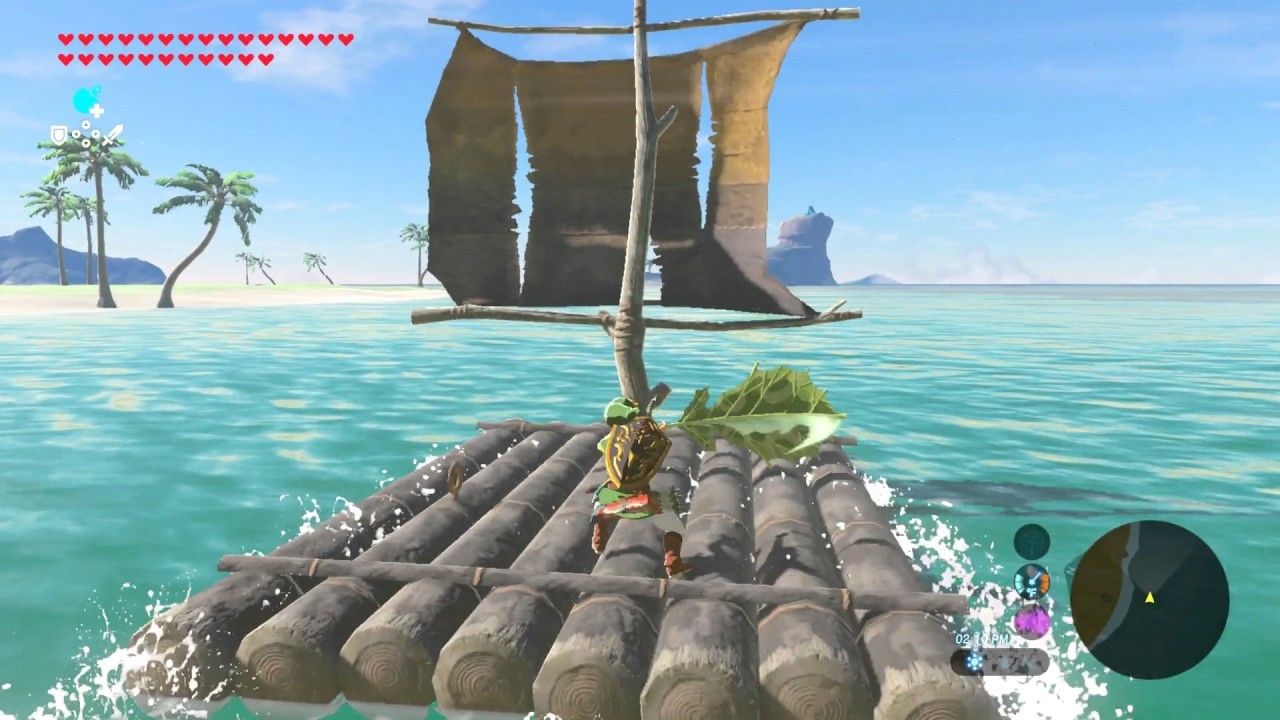Open the weather forecast bar with snowflake
The width and height of the screenshot is (1280, 720).
[x=999, y=661]
